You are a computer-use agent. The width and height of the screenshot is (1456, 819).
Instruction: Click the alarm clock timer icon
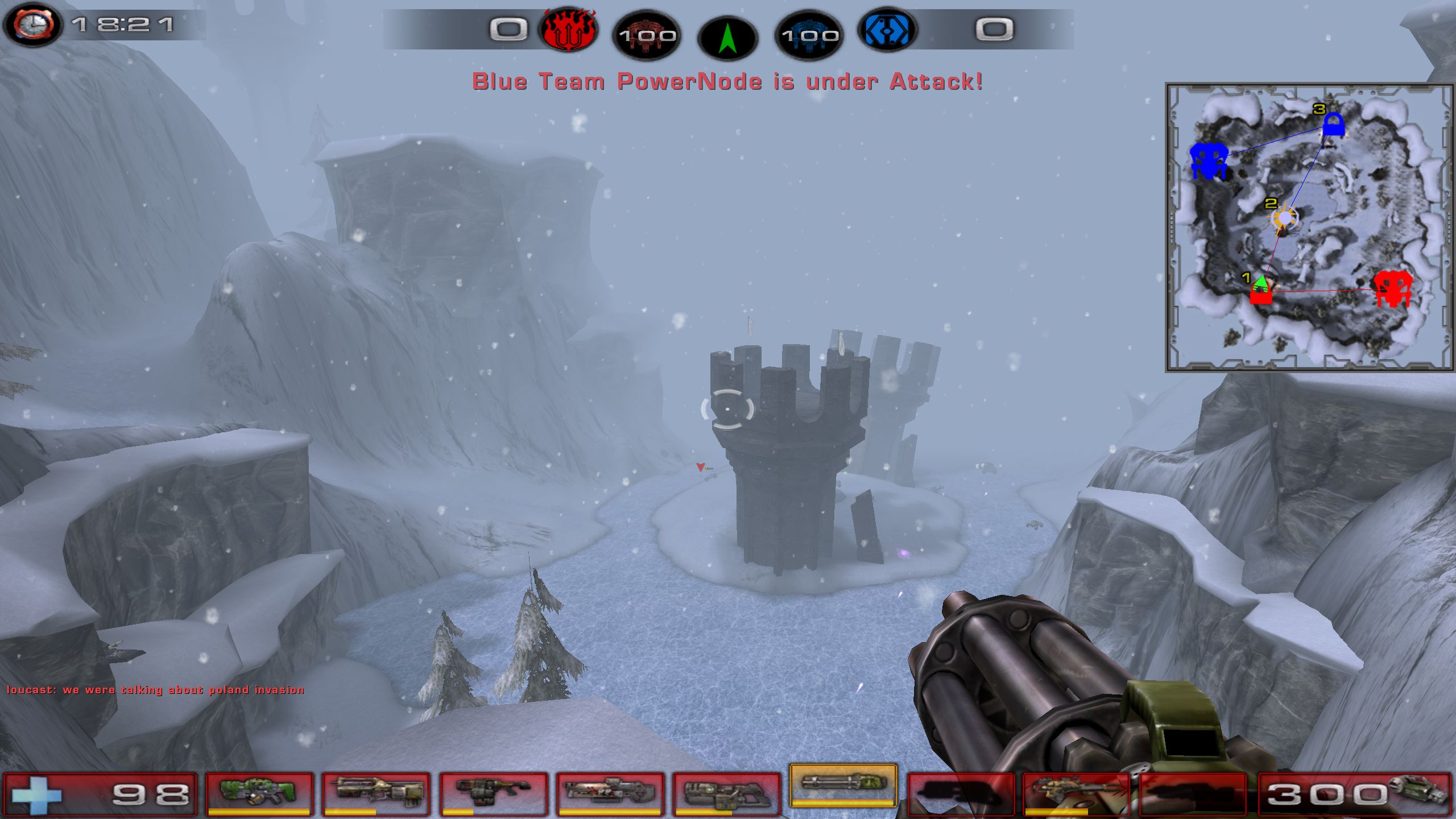tap(33, 25)
